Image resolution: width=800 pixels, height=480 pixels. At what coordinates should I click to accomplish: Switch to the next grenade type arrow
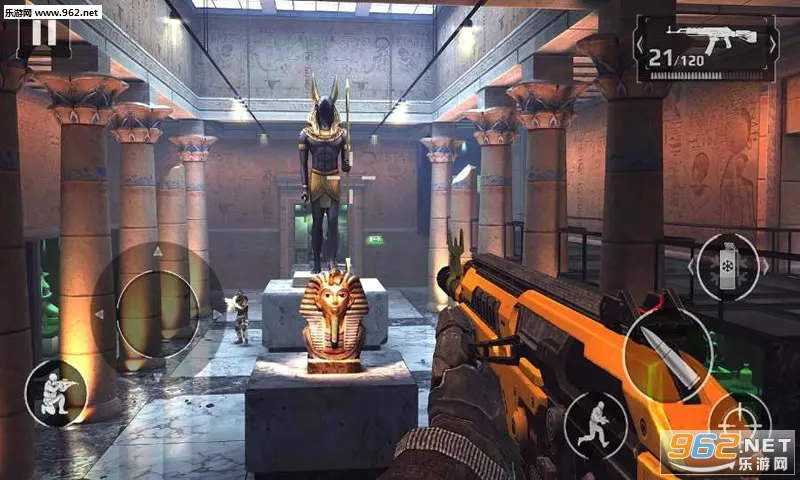(x=766, y=267)
